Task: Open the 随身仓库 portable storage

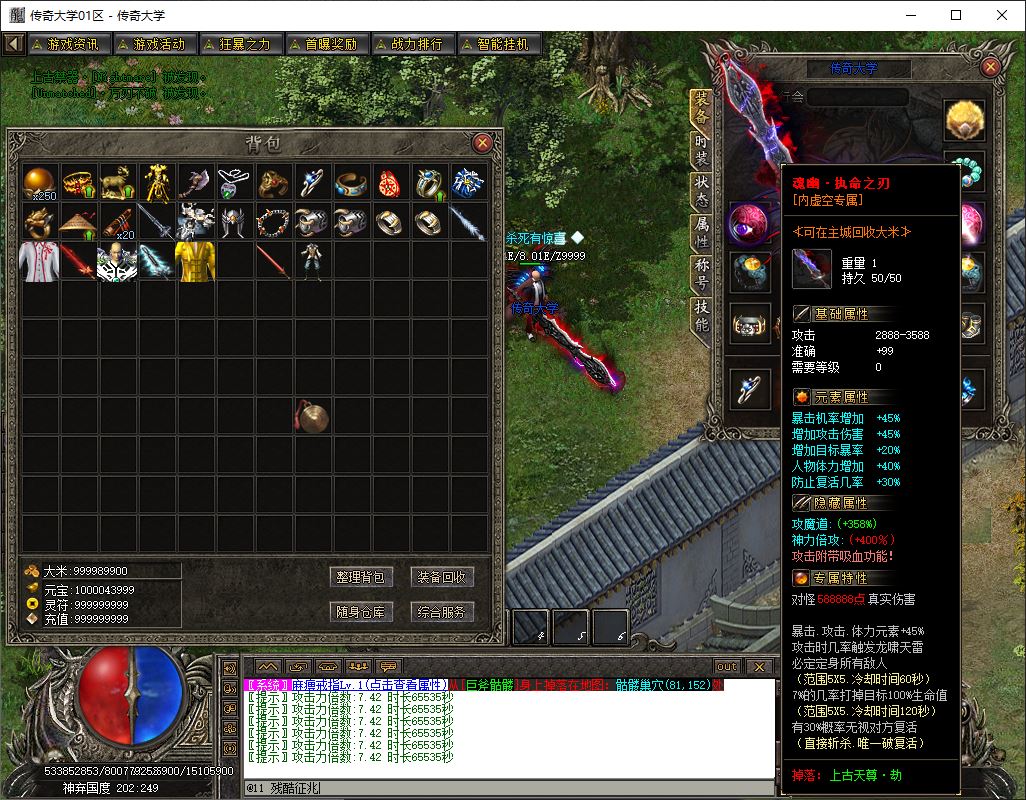Action: point(360,611)
